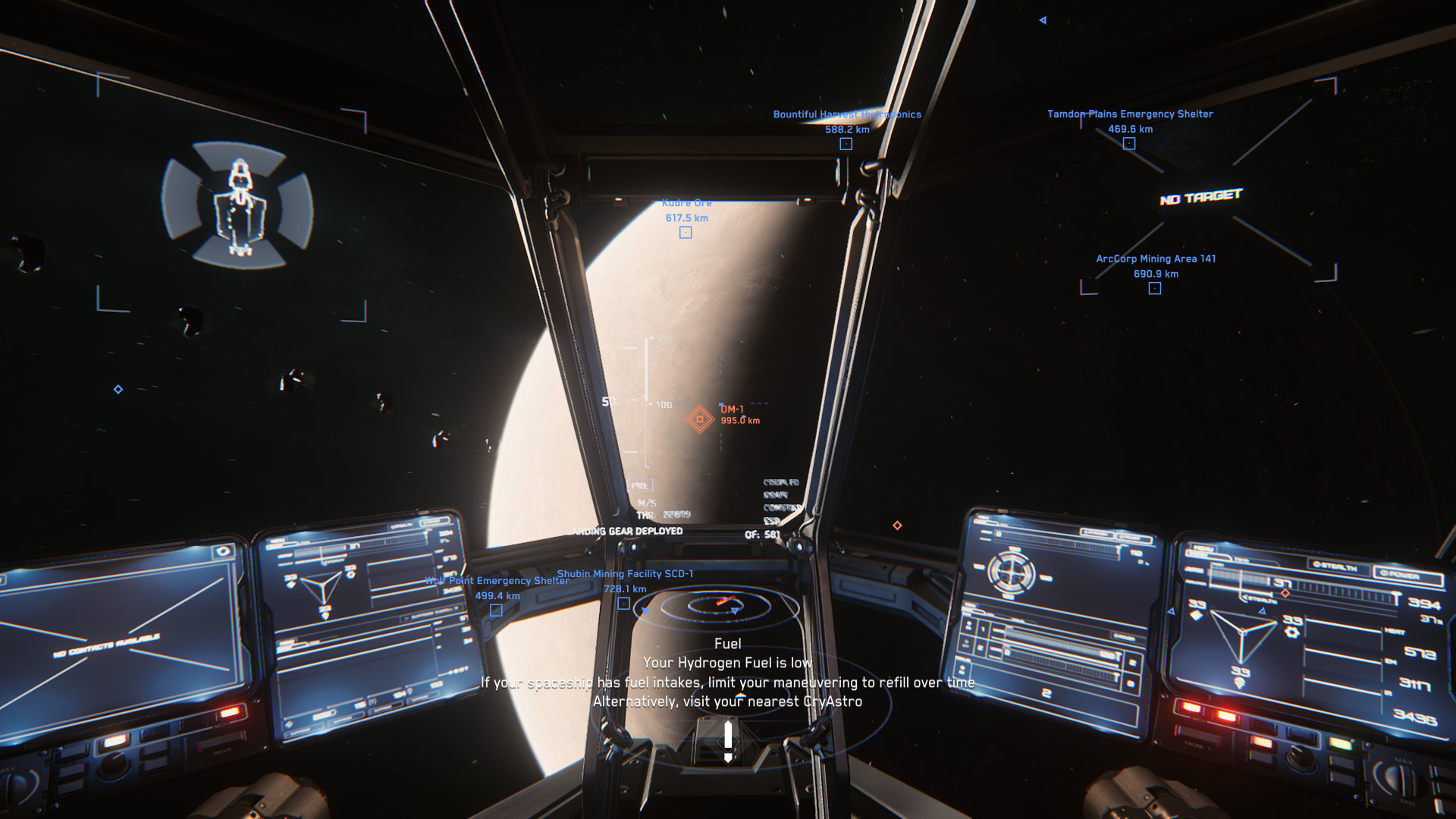This screenshot has width=1456, height=819.
Task: Click the Wolf Point Emergency Shelter label
Action: (x=496, y=581)
